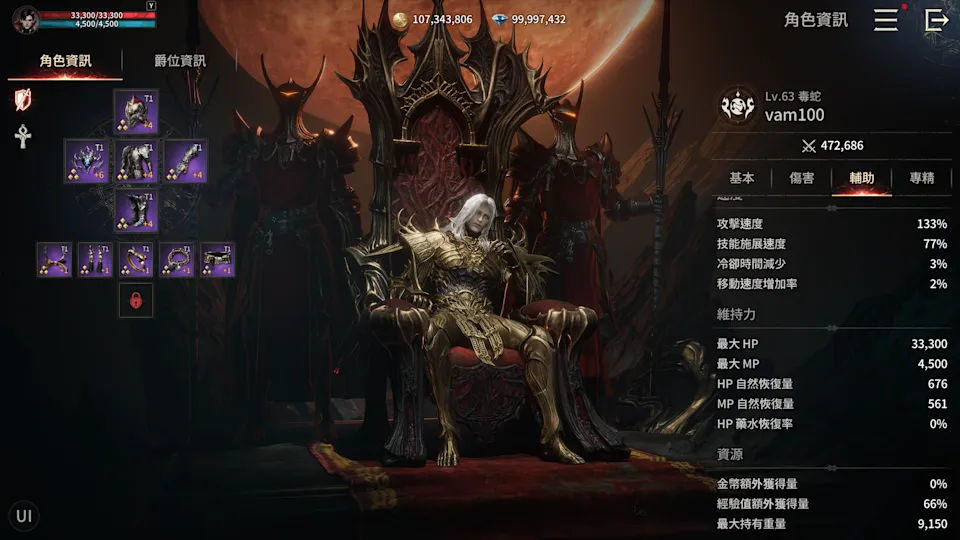
Task: Open the 爵位資訊 tab
Action: pos(180,61)
